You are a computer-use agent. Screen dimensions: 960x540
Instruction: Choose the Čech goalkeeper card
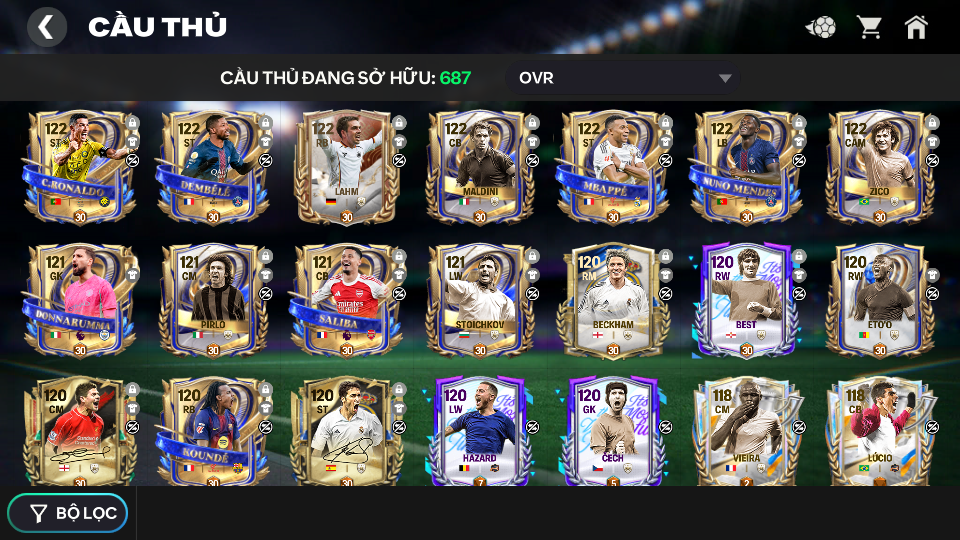pyautogui.click(x=612, y=432)
